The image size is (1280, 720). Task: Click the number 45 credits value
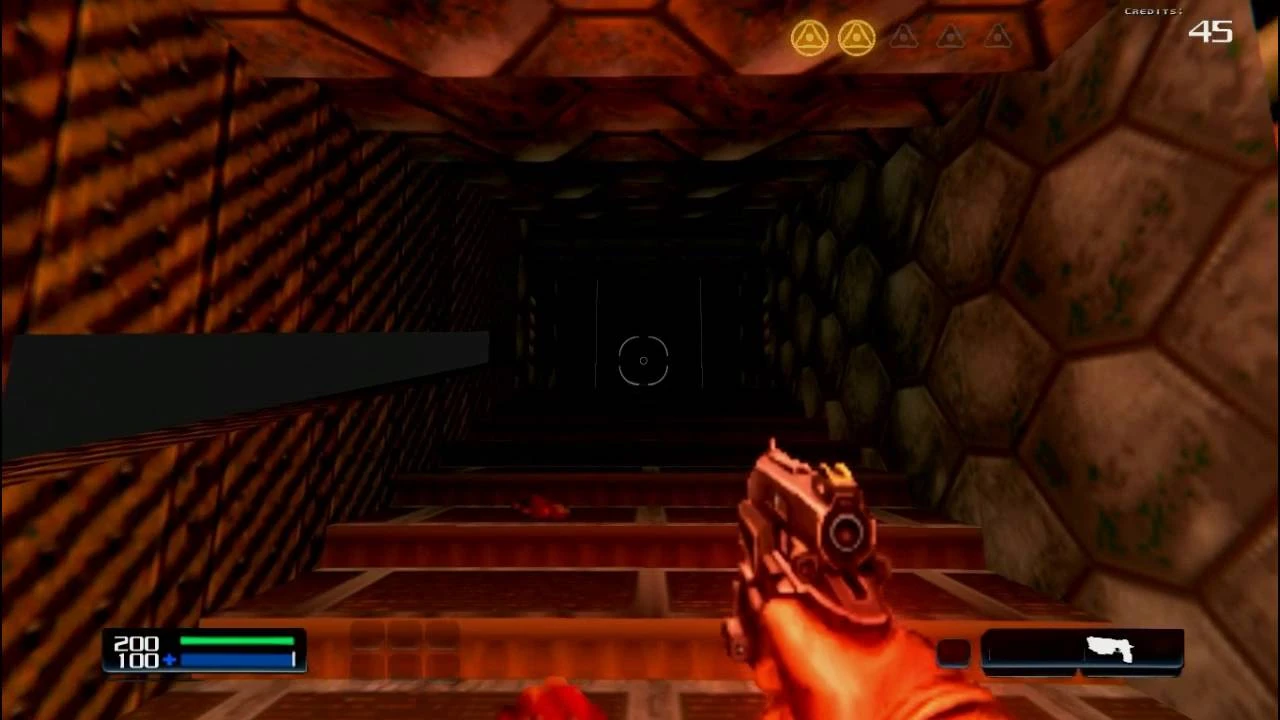pyautogui.click(x=1211, y=33)
